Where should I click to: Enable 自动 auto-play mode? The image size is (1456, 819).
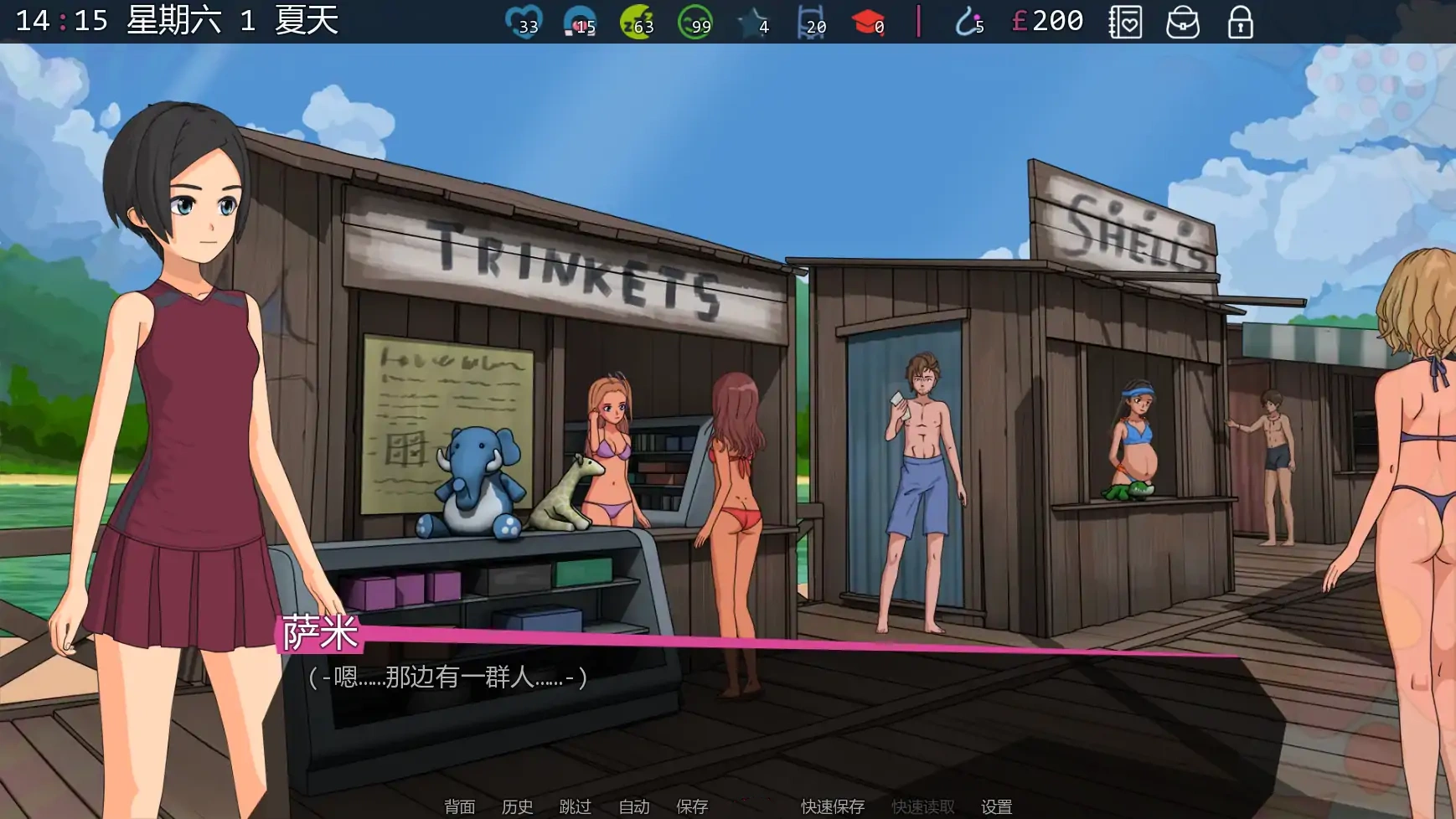632,806
